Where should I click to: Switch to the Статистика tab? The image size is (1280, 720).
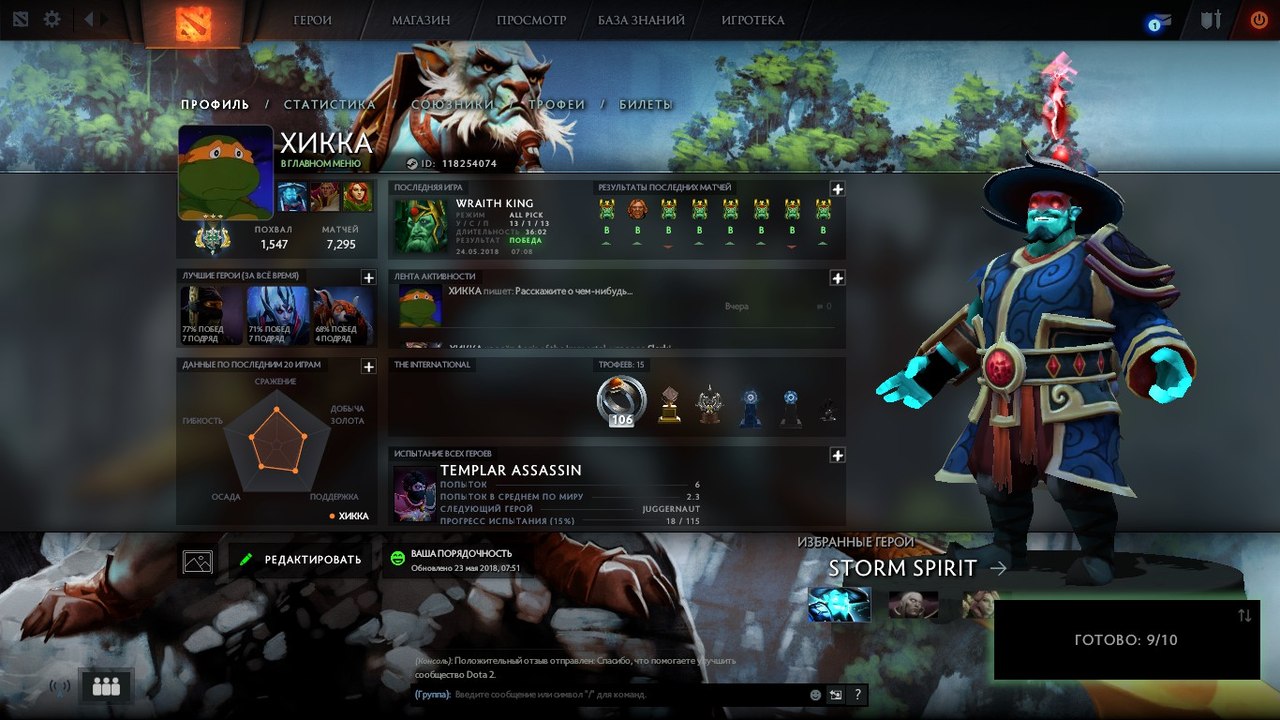[329, 104]
